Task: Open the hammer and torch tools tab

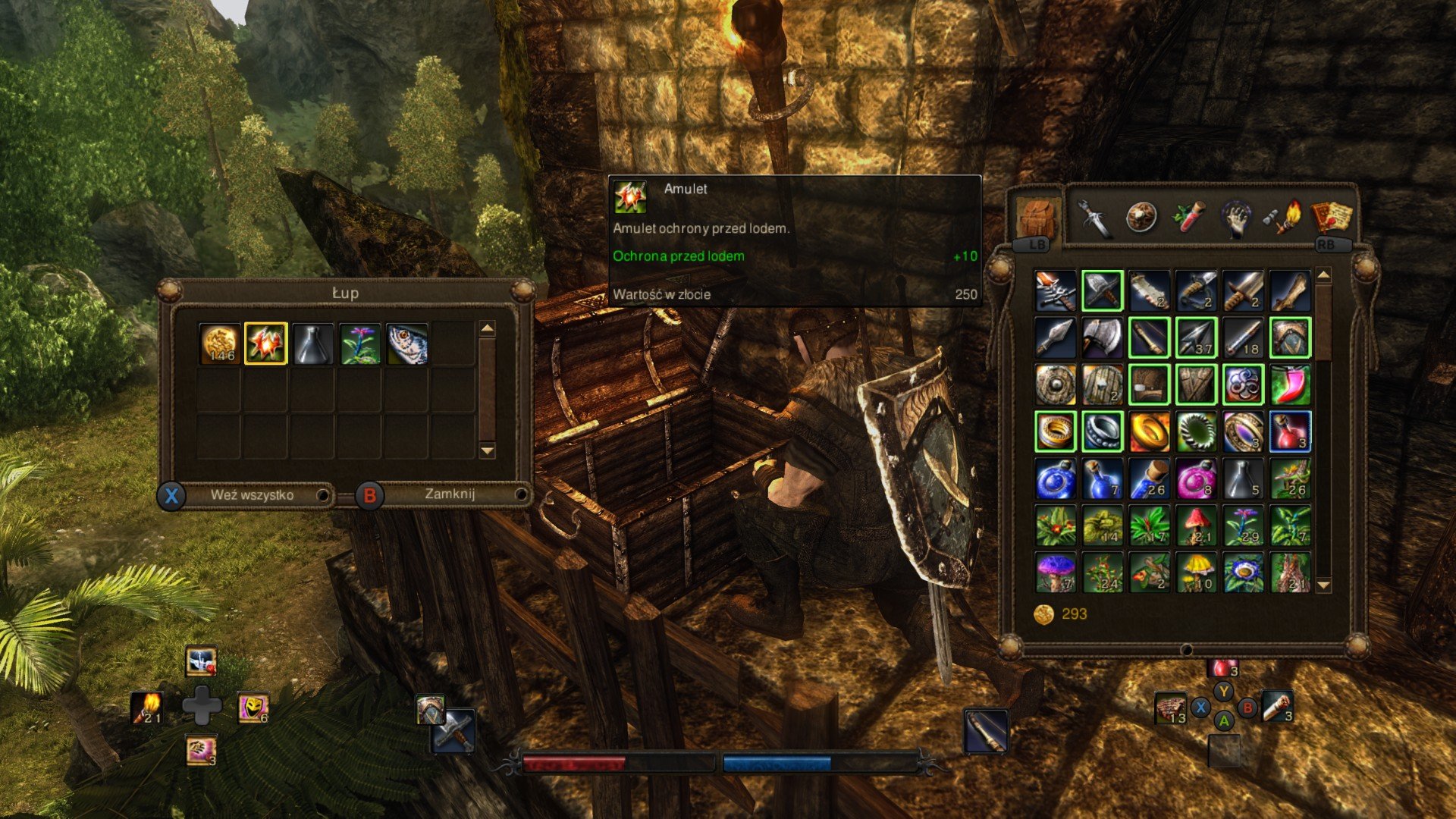Action: [x=1283, y=218]
